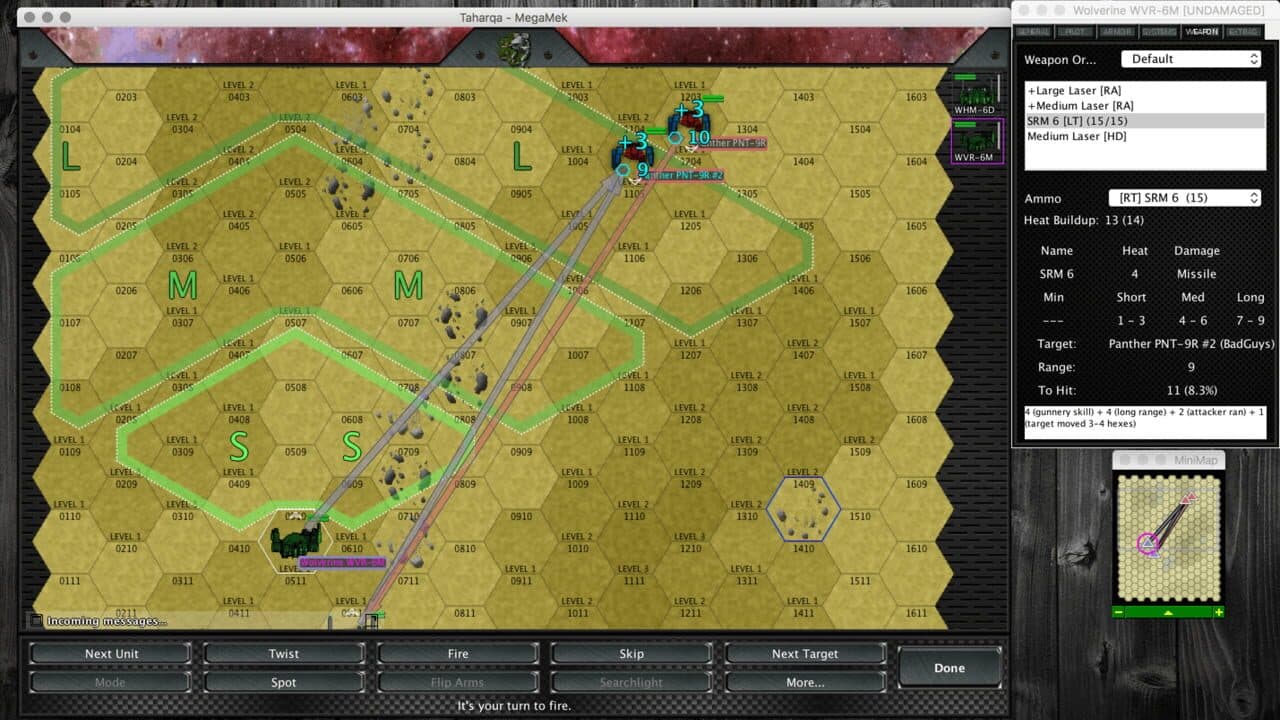Select Panther PNT-9R #2 target on the map
1280x720 pixels.
[632, 155]
